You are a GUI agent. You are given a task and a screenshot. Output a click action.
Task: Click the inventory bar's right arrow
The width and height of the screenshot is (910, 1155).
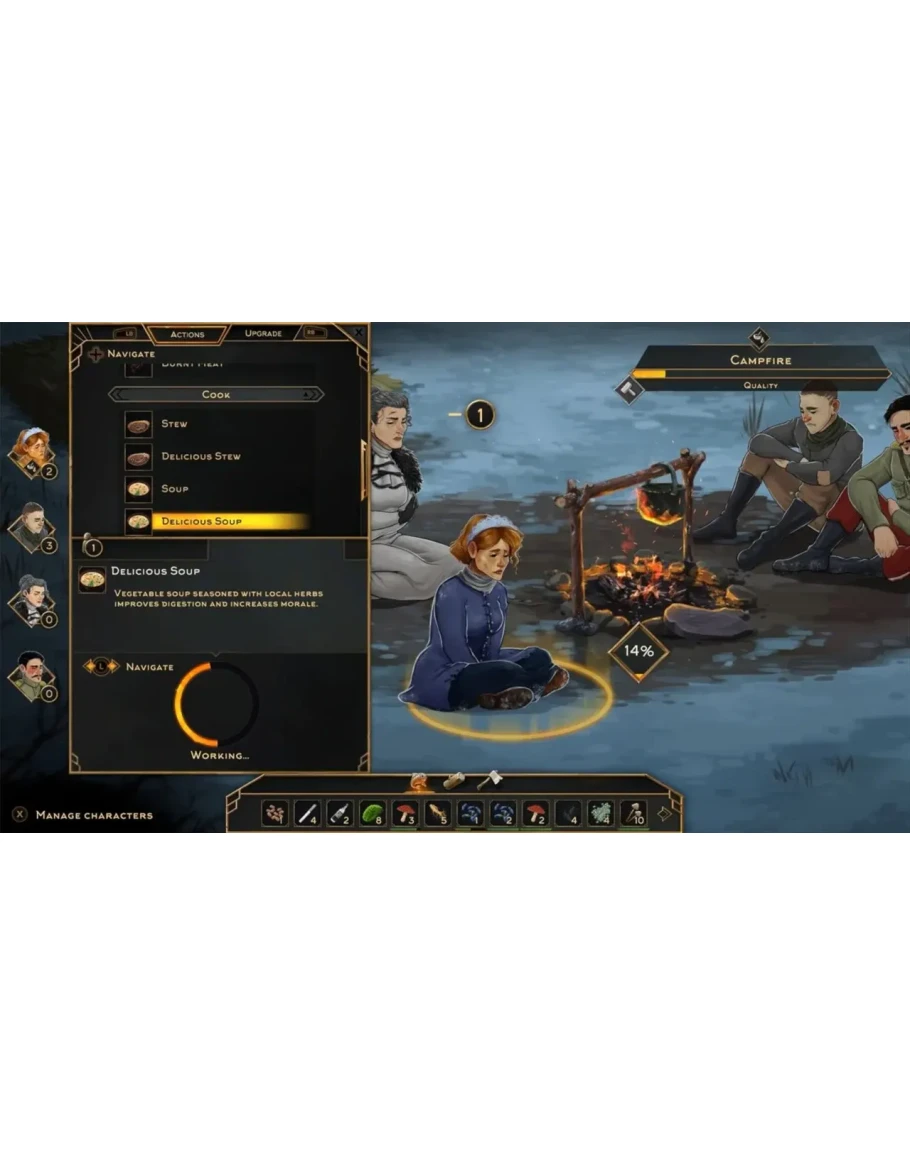pos(664,813)
